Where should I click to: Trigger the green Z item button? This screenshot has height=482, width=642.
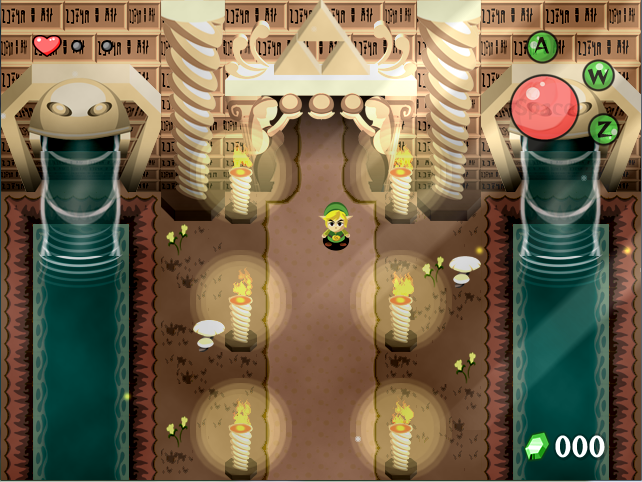[x=603, y=128]
